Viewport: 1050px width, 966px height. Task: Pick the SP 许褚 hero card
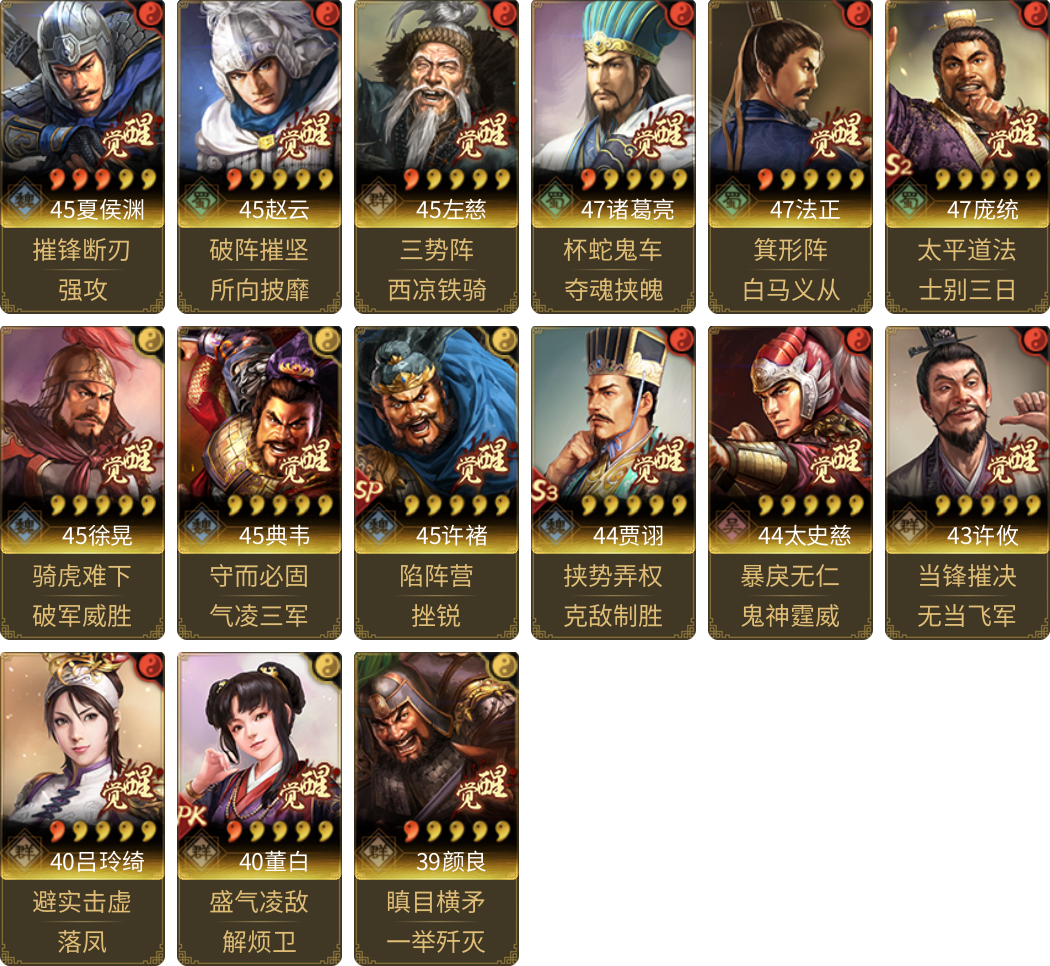coord(436,436)
